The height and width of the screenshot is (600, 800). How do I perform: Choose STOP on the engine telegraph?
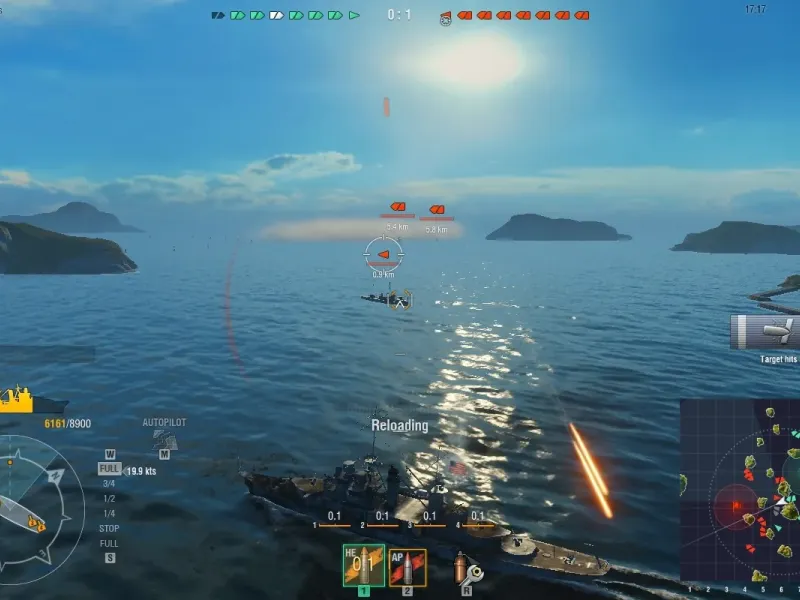point(109,528)
